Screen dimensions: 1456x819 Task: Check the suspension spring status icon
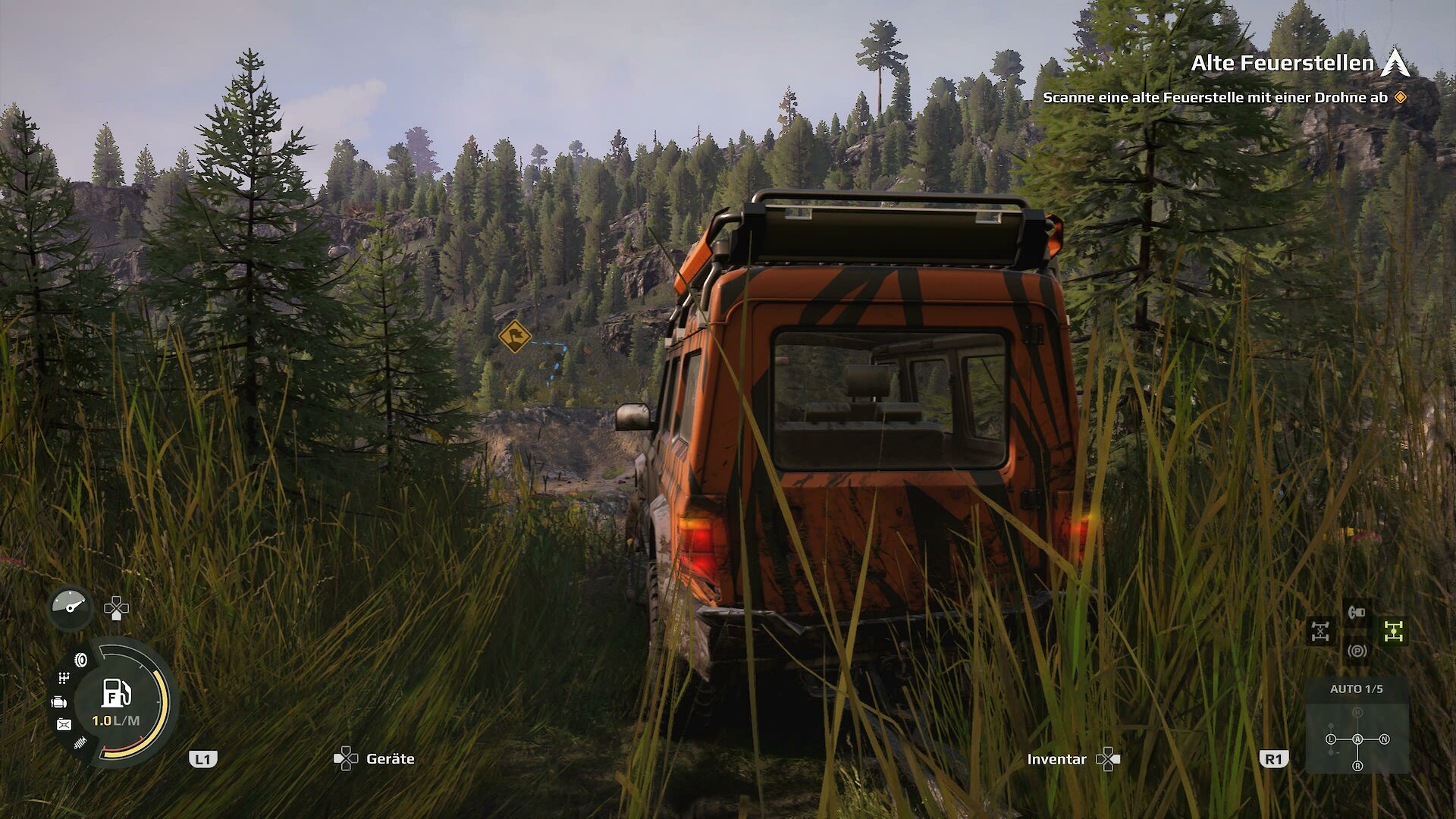[80, 743]
